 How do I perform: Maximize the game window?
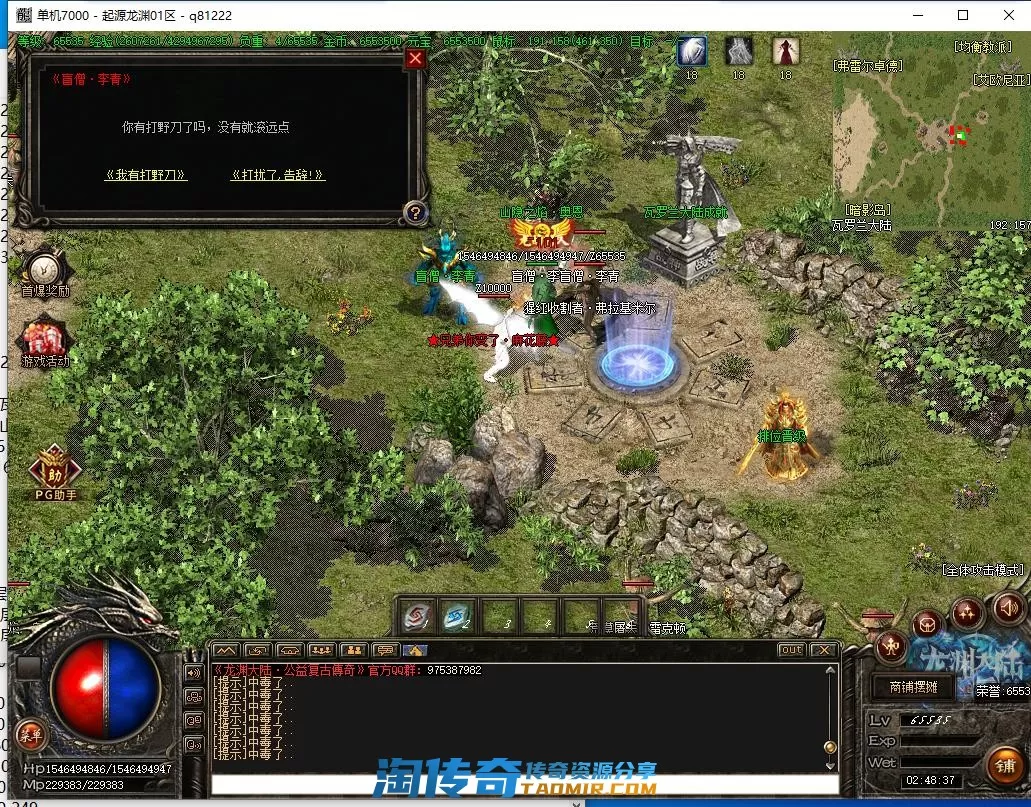click(x=963, y=15)
